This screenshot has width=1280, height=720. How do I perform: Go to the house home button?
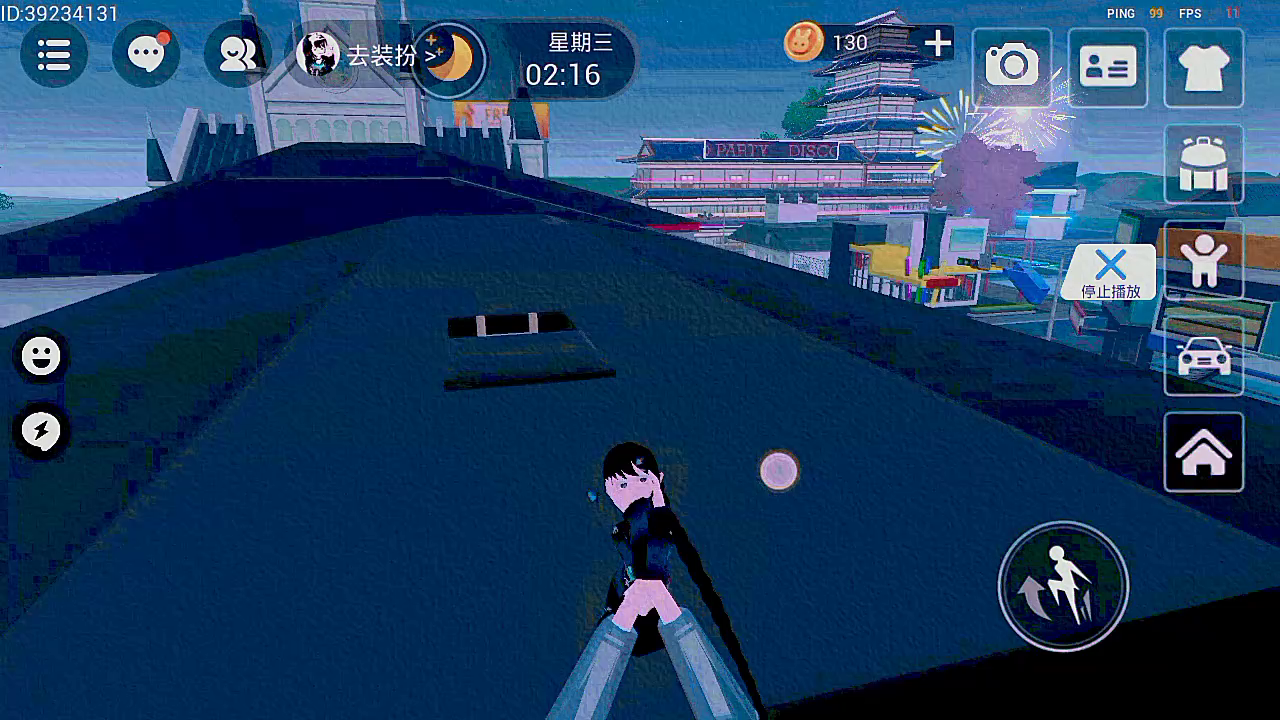(x=1203, y=452)
